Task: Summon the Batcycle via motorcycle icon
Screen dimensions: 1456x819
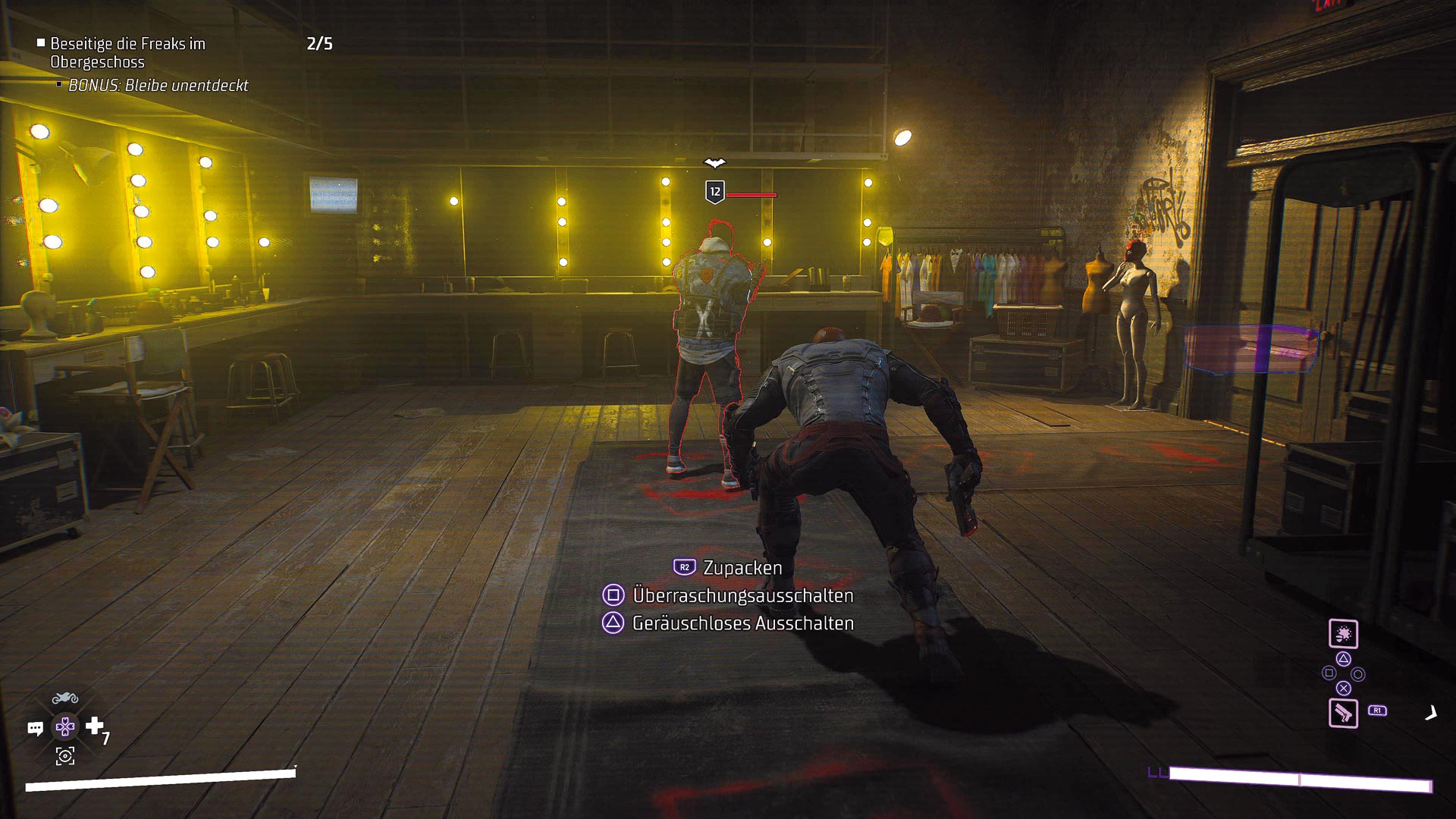Action: (x=65, y=698)
